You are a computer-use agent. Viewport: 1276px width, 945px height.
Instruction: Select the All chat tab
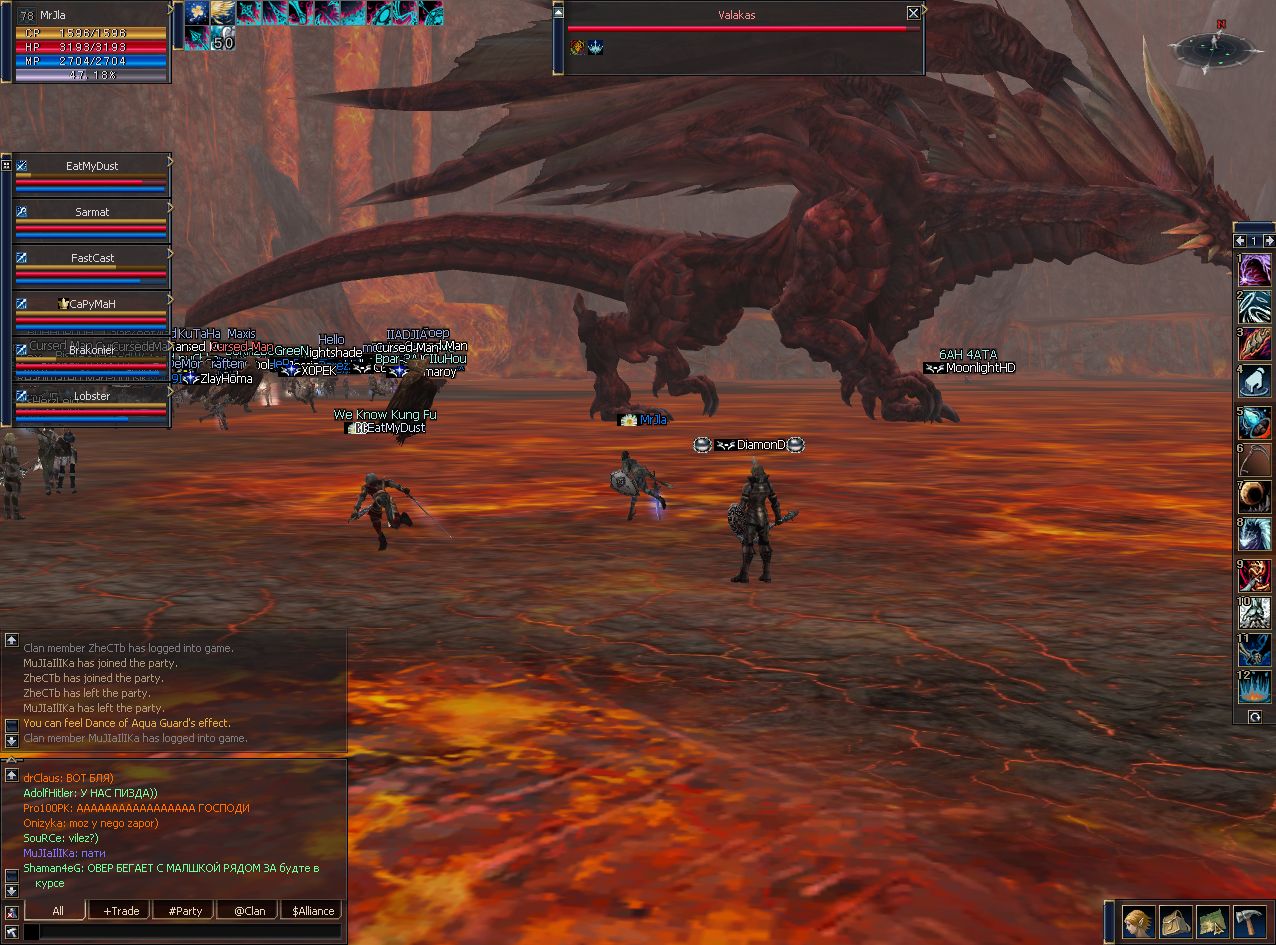[x=57, y=911]
